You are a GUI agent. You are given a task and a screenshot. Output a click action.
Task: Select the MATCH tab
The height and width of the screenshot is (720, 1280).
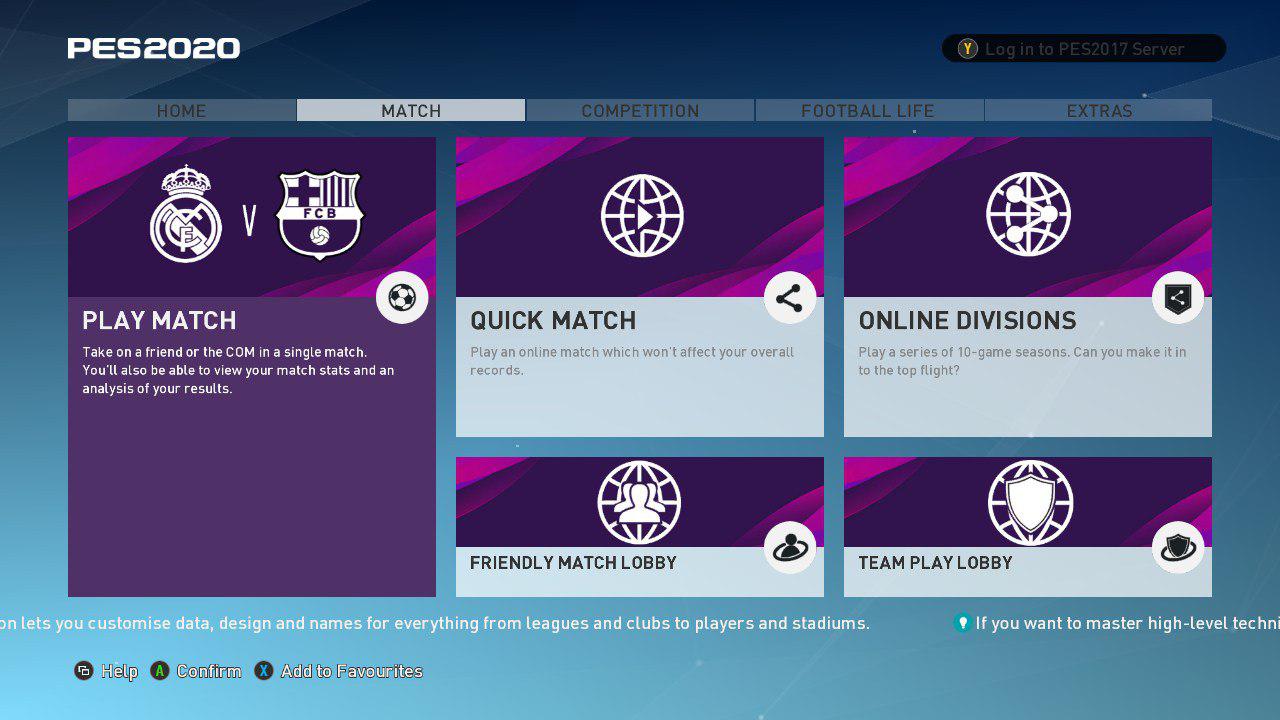pyautogui.click(x=411, y=111)
